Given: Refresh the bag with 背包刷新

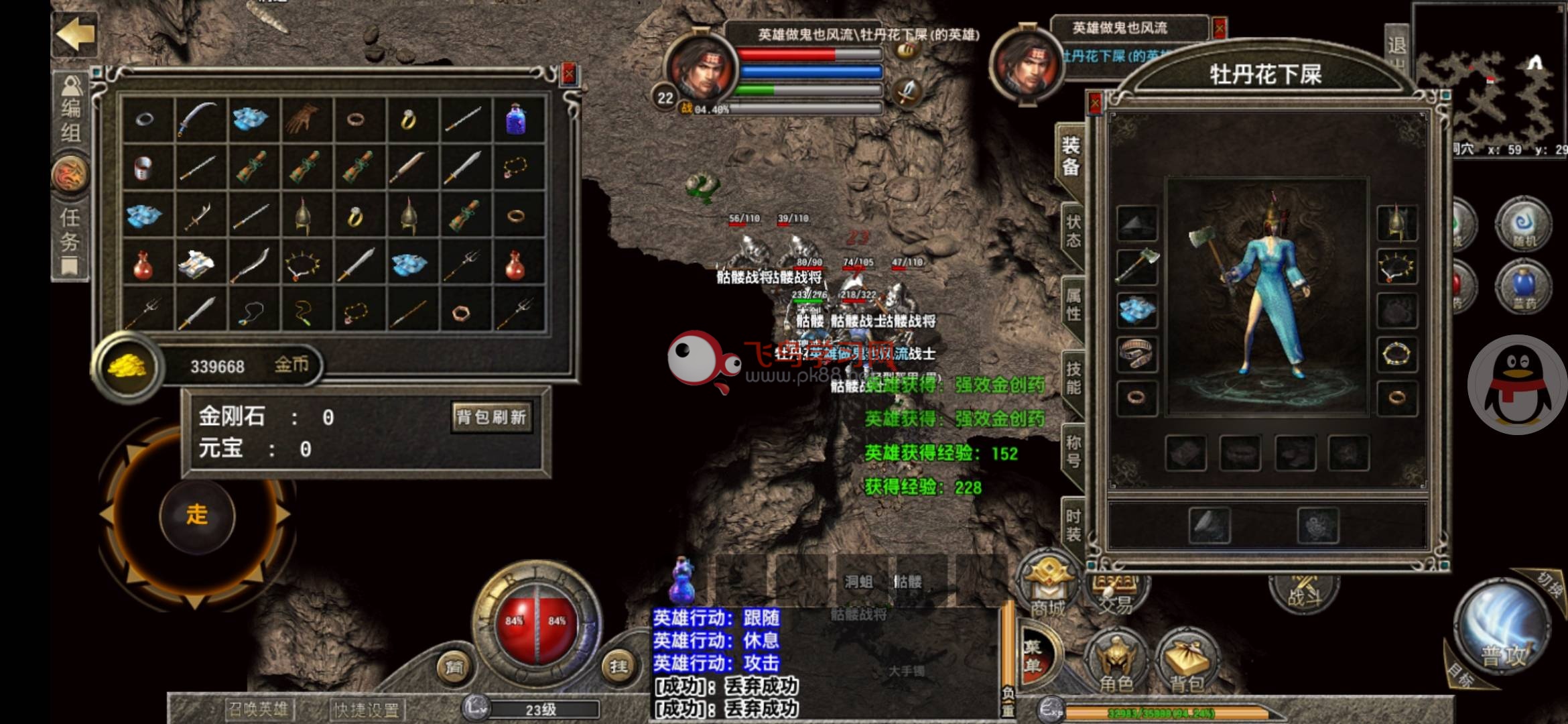Looking at the screenshot, I should 491,417.
